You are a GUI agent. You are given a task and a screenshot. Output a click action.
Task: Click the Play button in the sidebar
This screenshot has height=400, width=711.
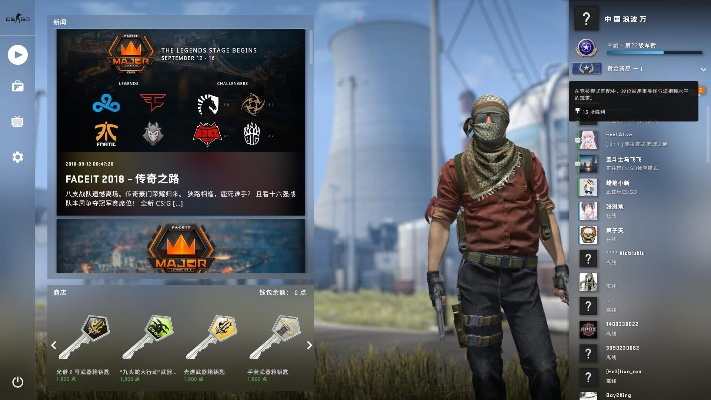pos(18,54)
